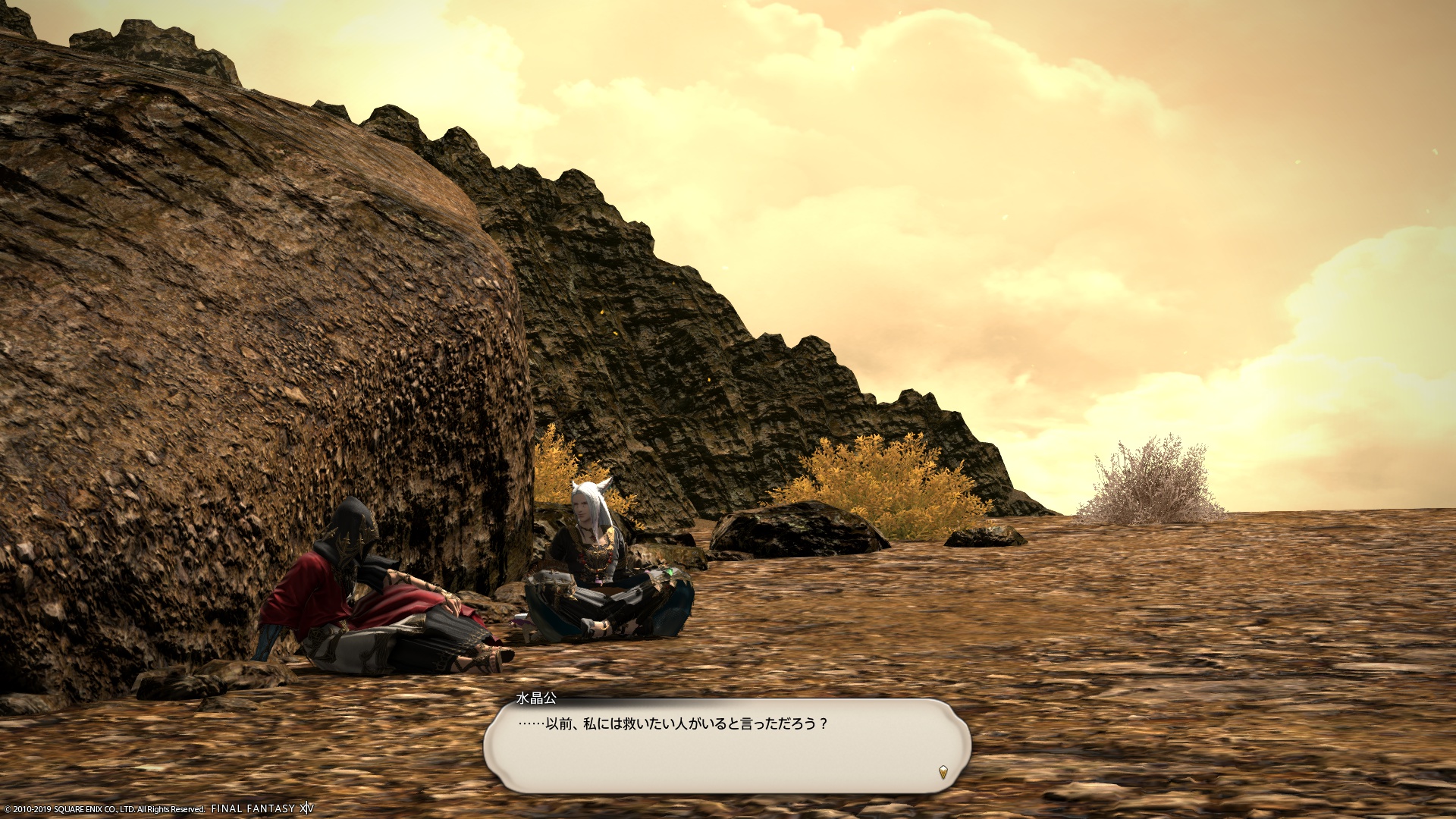Advance the dialogue with the arrow indicator
Image resolution: width=1456 pixels, height=819 pixels.
pos(943,772)
